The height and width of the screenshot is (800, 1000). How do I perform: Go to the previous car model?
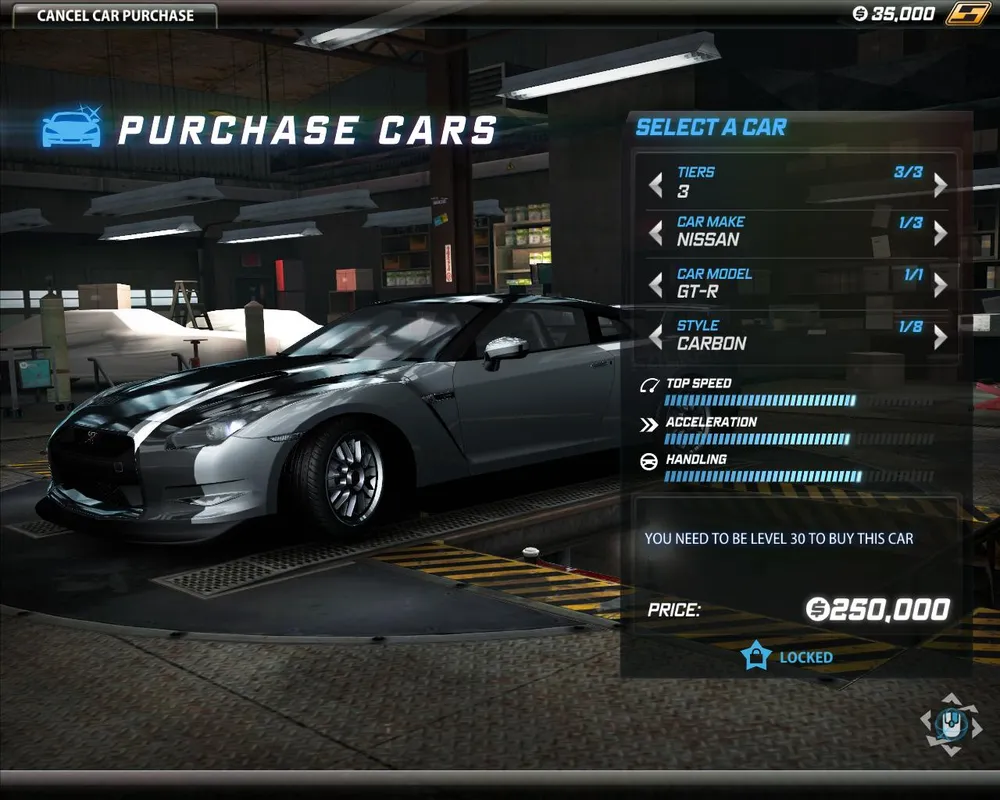click(x=656, y=286)
